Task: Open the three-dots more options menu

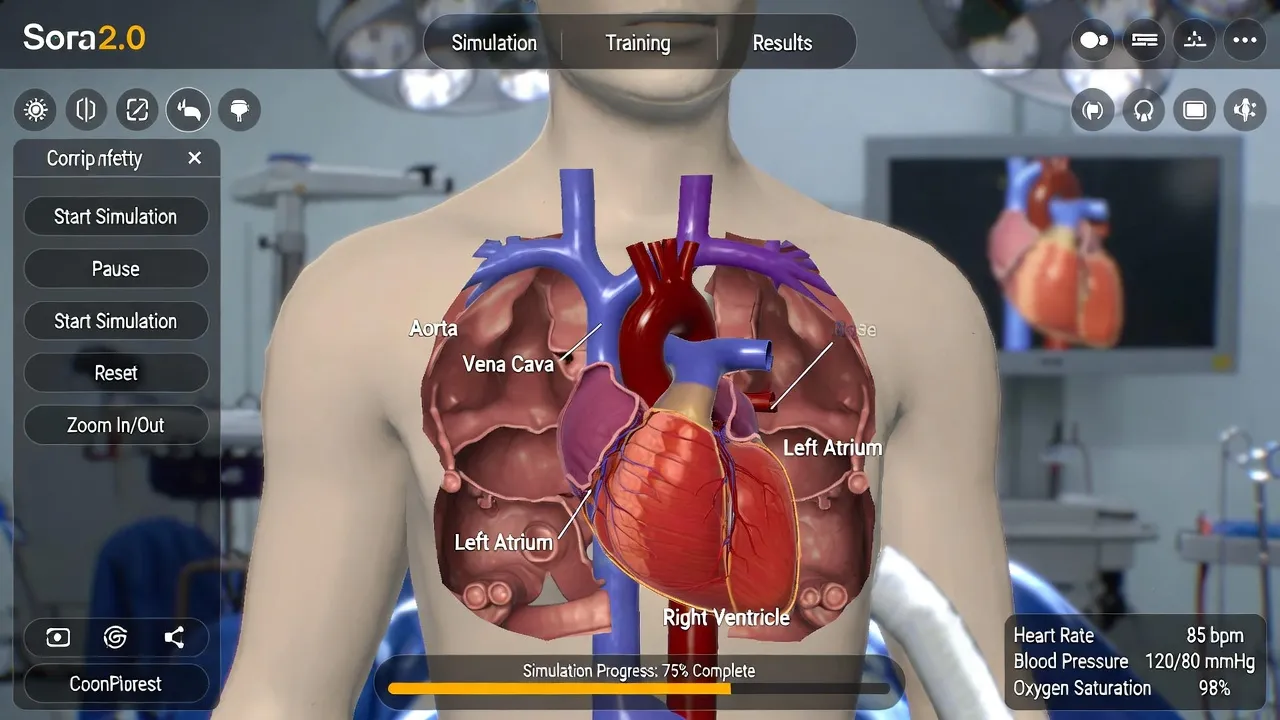Action: pos(1245,40)
